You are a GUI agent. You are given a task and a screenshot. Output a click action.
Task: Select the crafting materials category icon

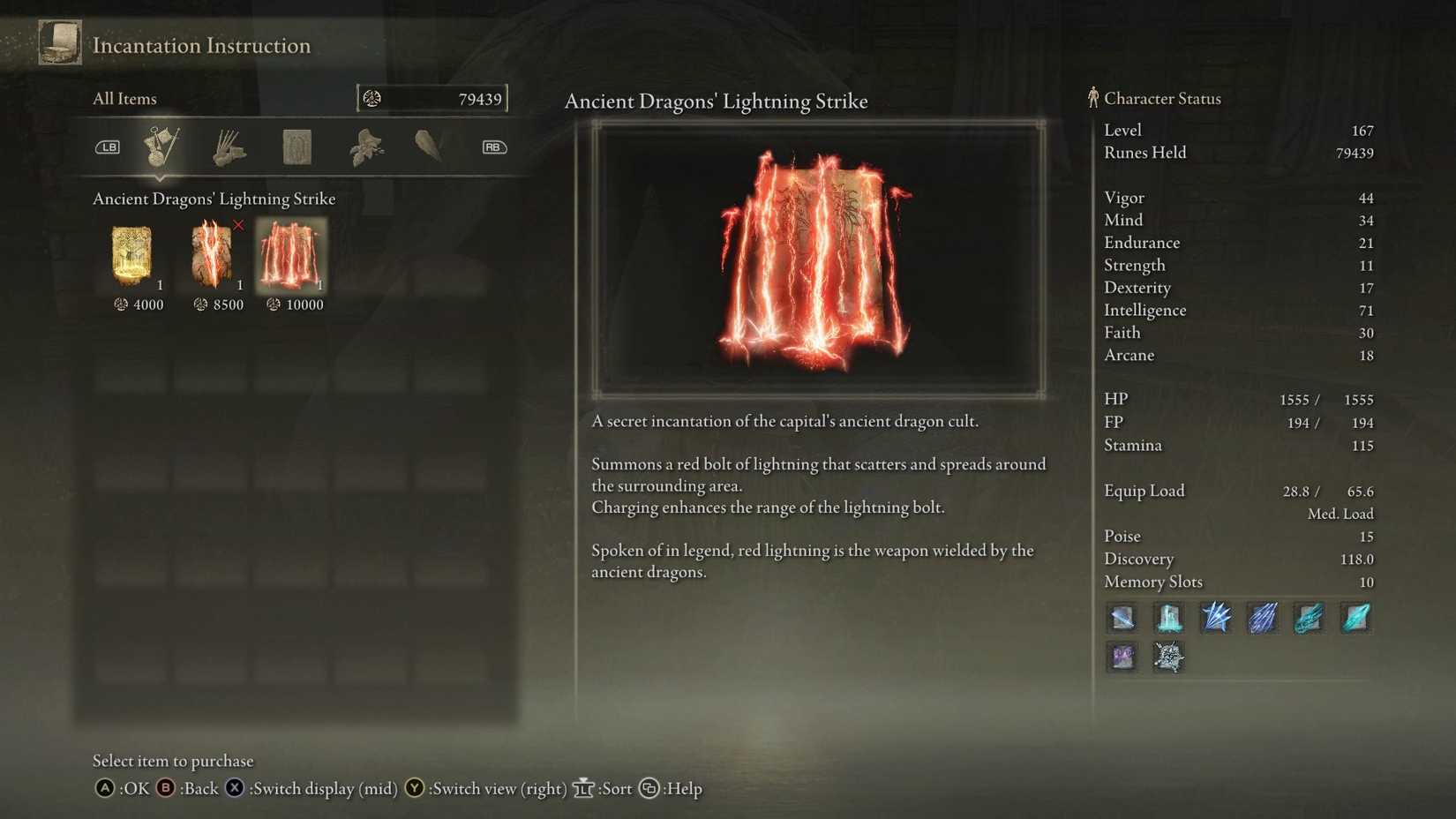(365, 147)
